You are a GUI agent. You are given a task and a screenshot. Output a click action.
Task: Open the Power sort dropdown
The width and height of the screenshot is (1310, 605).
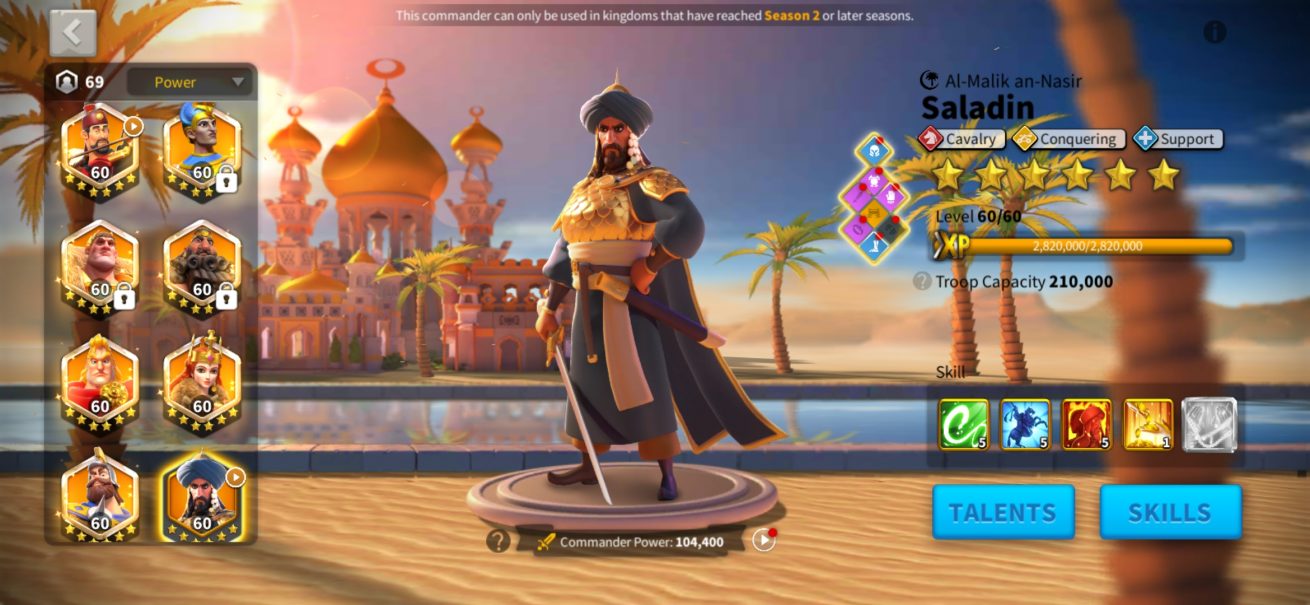pos(189,82)
